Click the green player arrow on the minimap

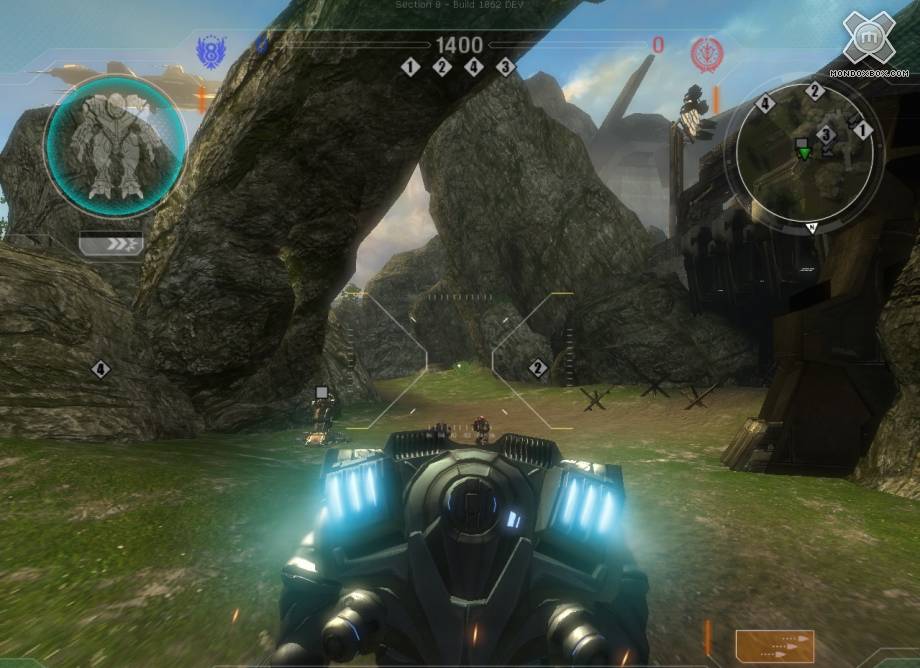(x=803, y=151)
